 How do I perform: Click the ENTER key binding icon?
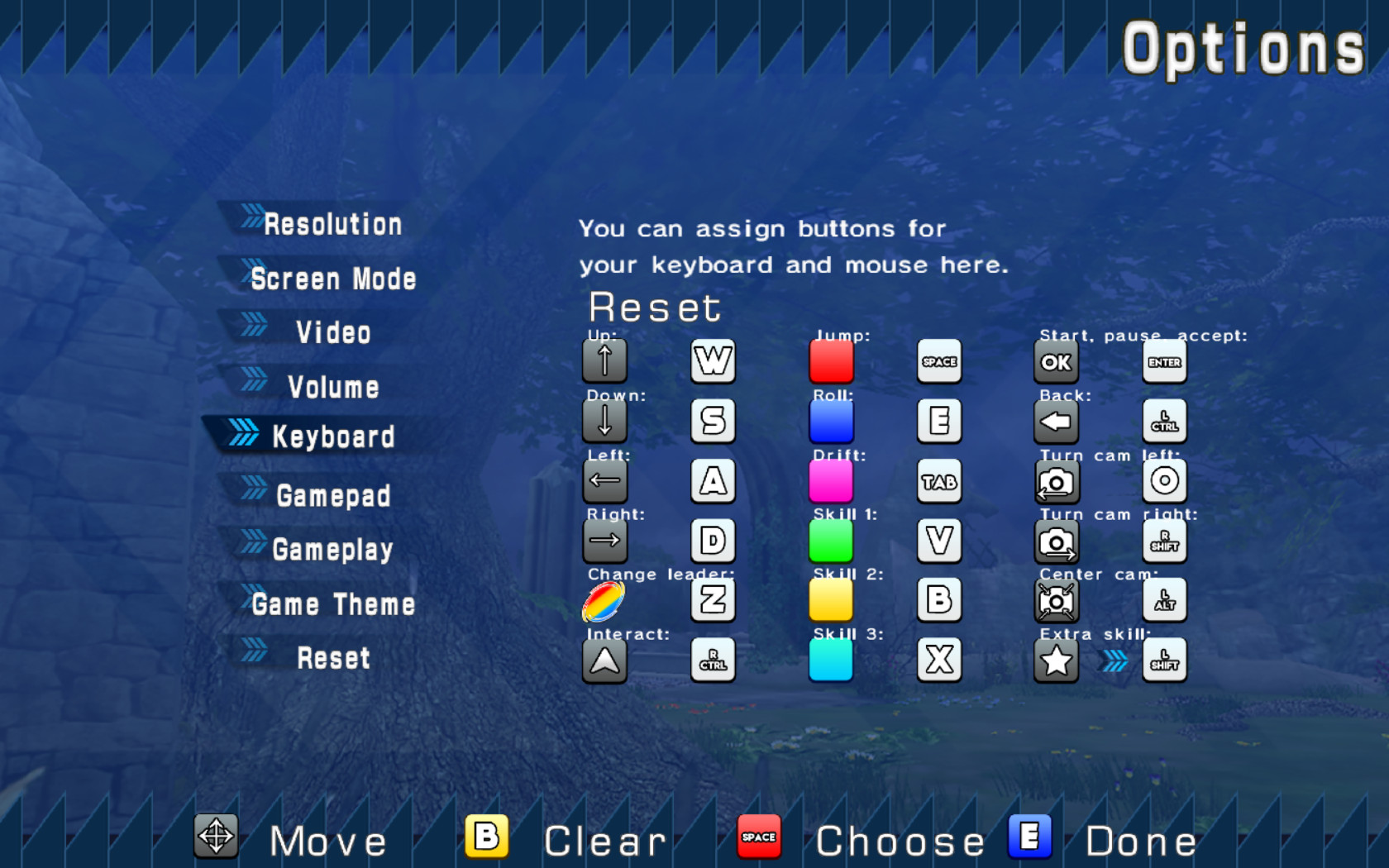click(x=1164, y=361)
